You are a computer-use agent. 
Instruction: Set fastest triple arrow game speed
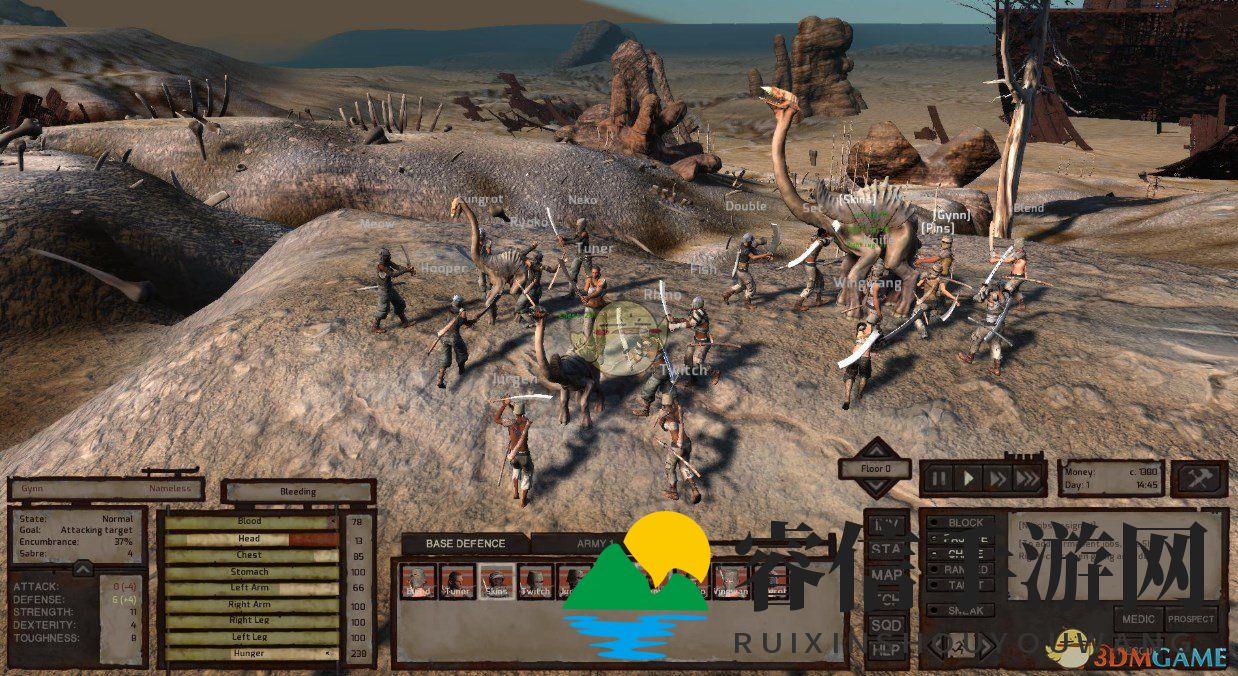click(1027, 478)
